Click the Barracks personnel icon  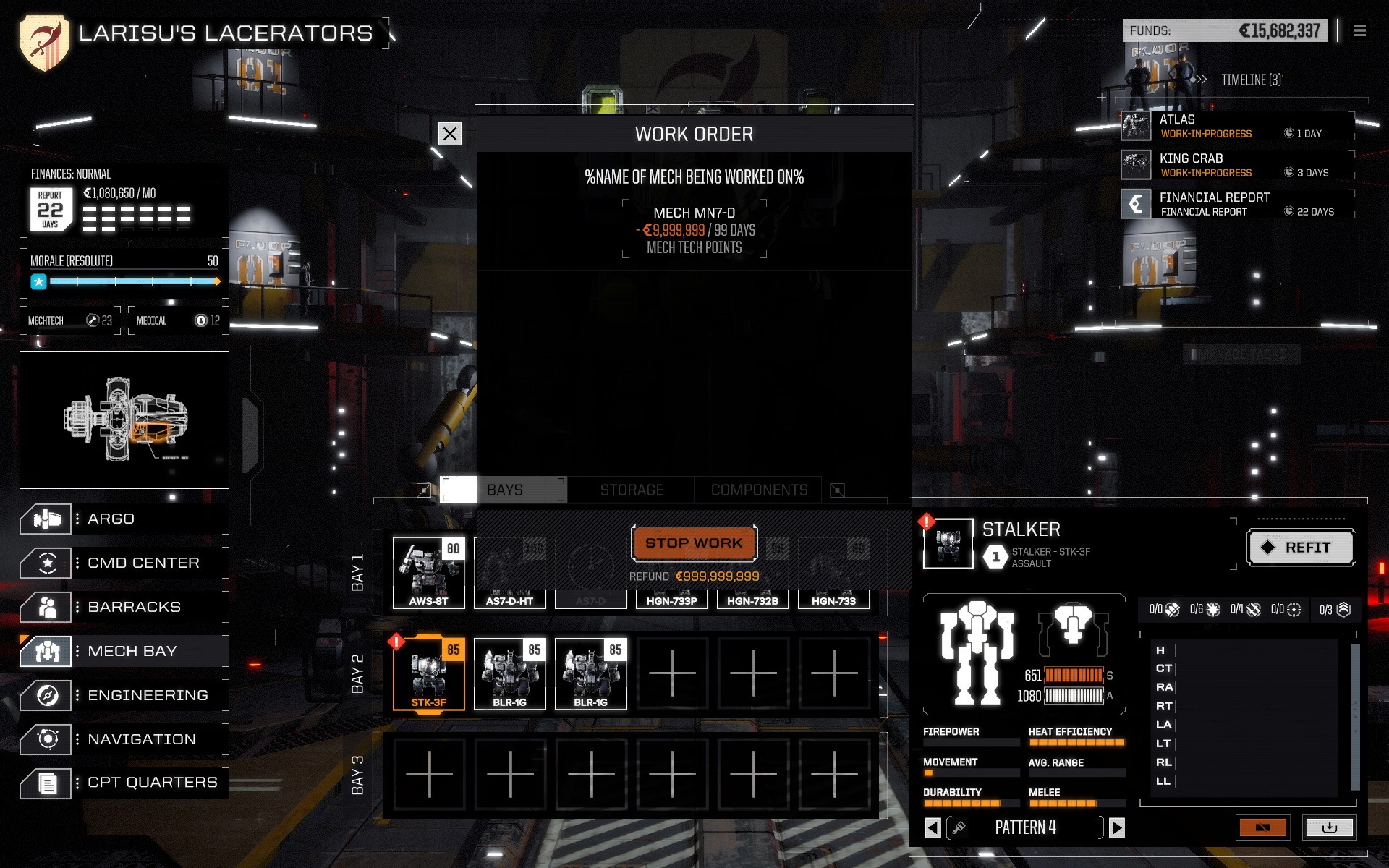[x=46, y=607]
